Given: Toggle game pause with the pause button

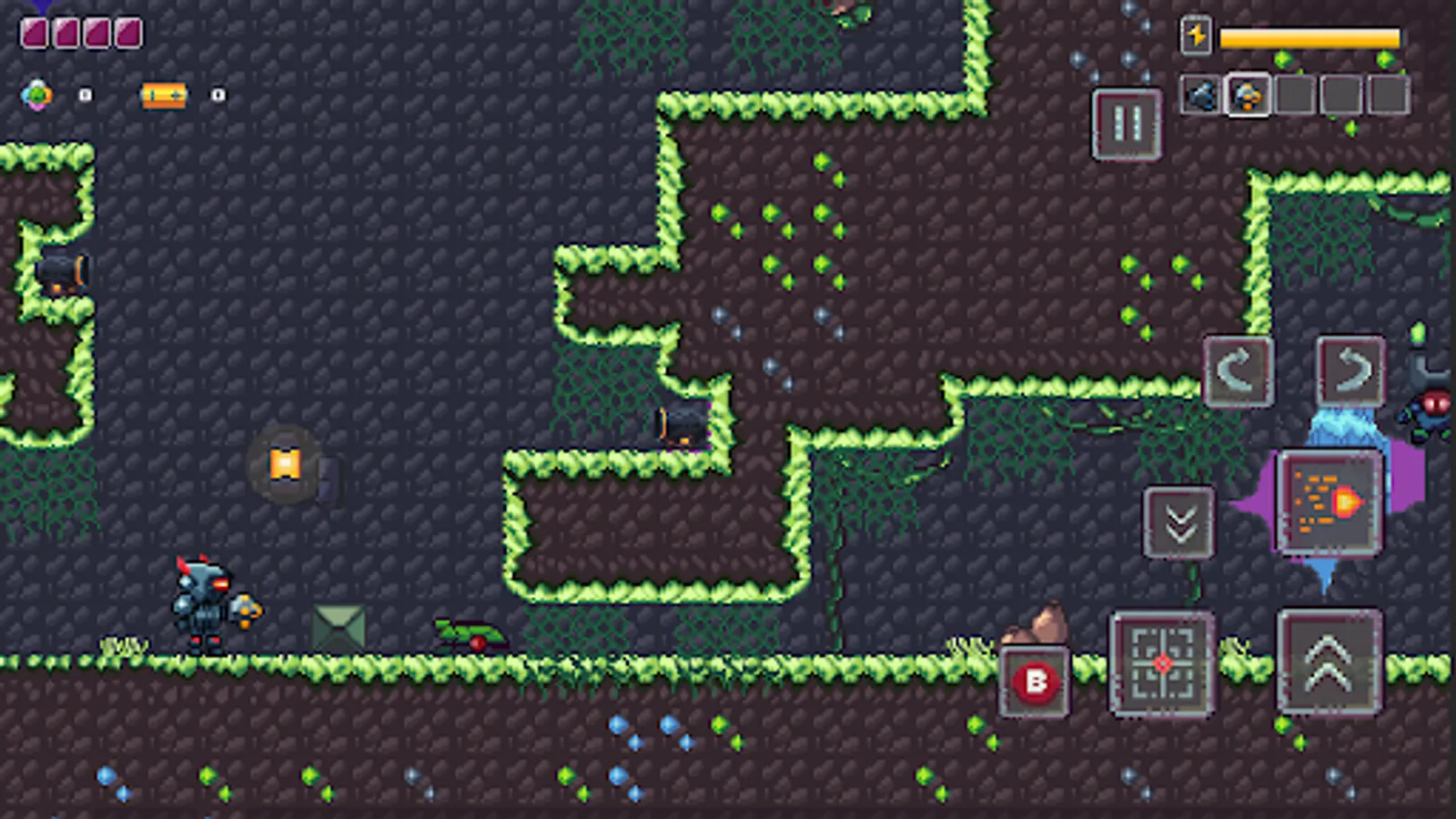Looking at the screenshot, I should [1126, 124].
